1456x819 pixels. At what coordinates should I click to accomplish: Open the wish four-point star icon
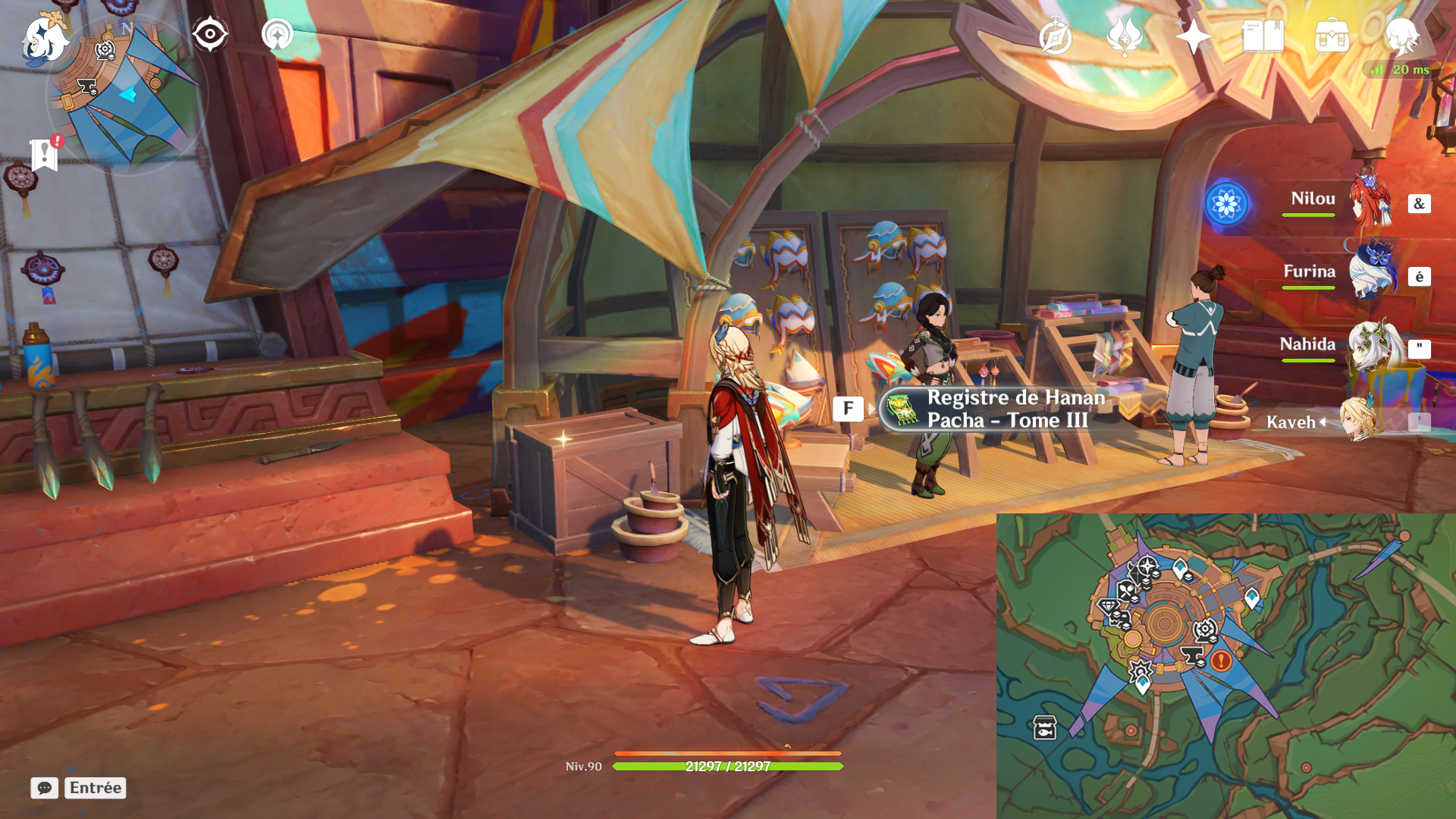(x=1193, y=36)
